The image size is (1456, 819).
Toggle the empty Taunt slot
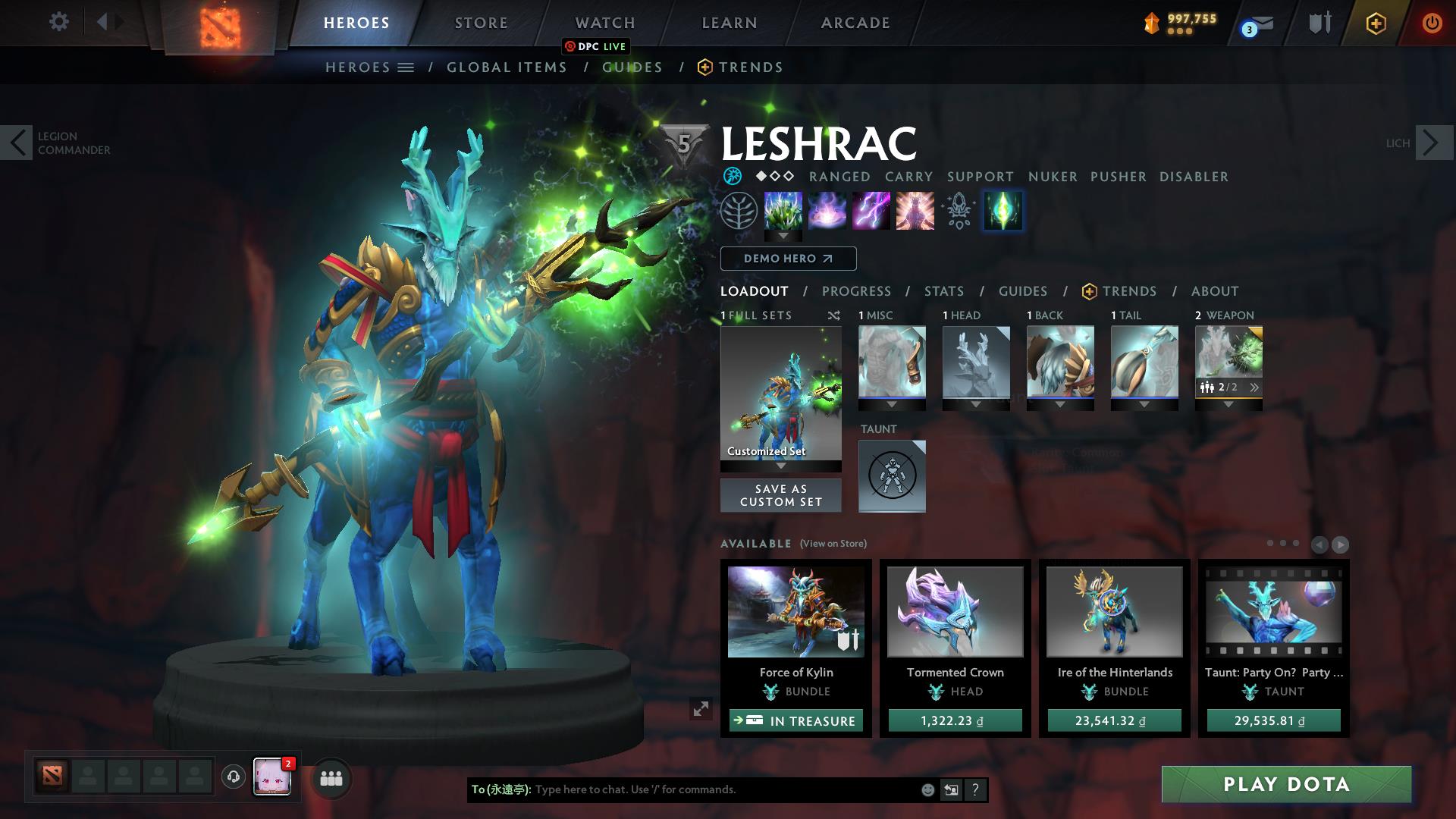coord(892,476)
